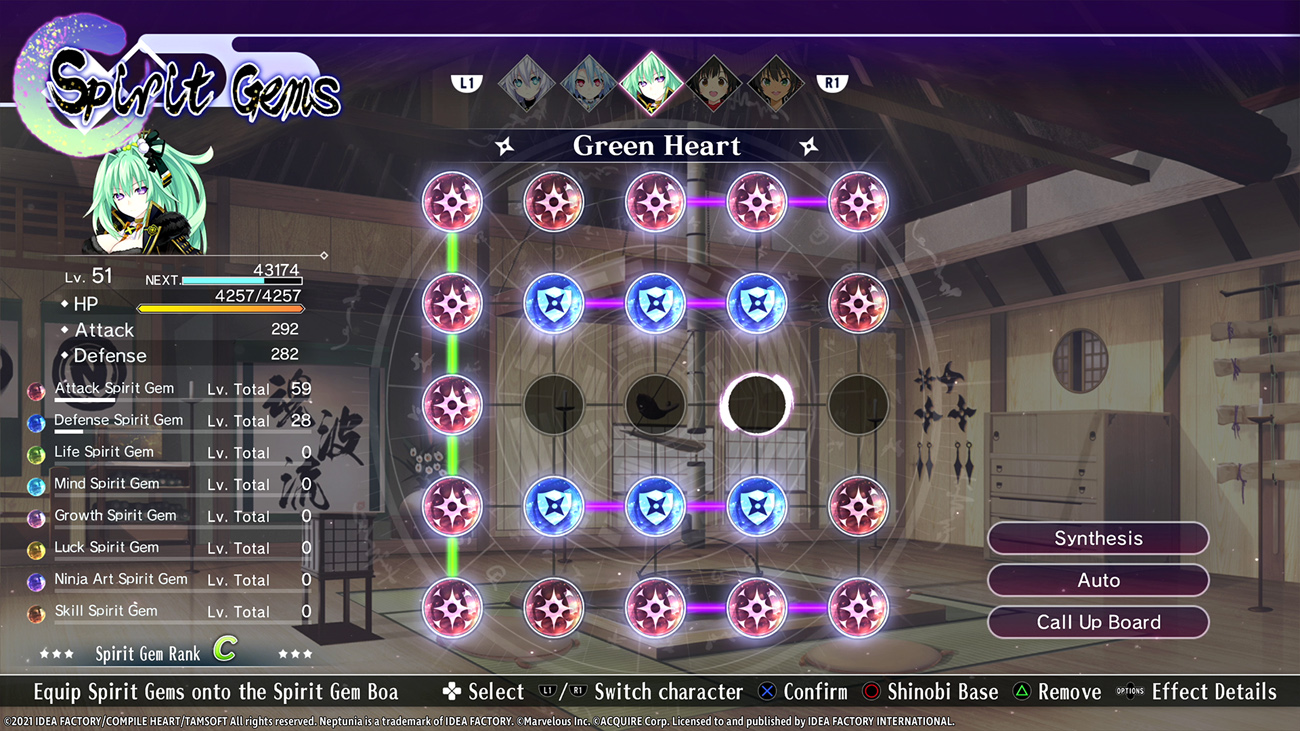
Task: Select the Attack Spirit Gem row
Action: pos(170,389)
